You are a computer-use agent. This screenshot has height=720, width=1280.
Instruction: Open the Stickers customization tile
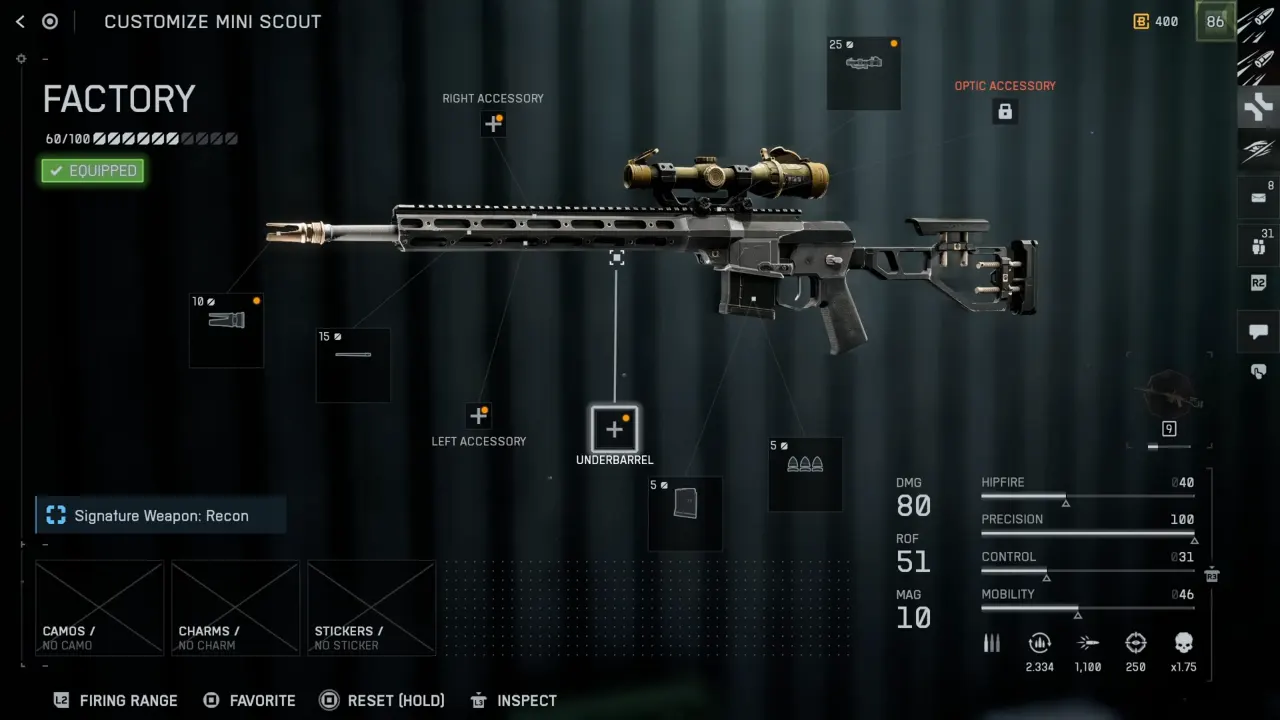[x=371, y=608]
